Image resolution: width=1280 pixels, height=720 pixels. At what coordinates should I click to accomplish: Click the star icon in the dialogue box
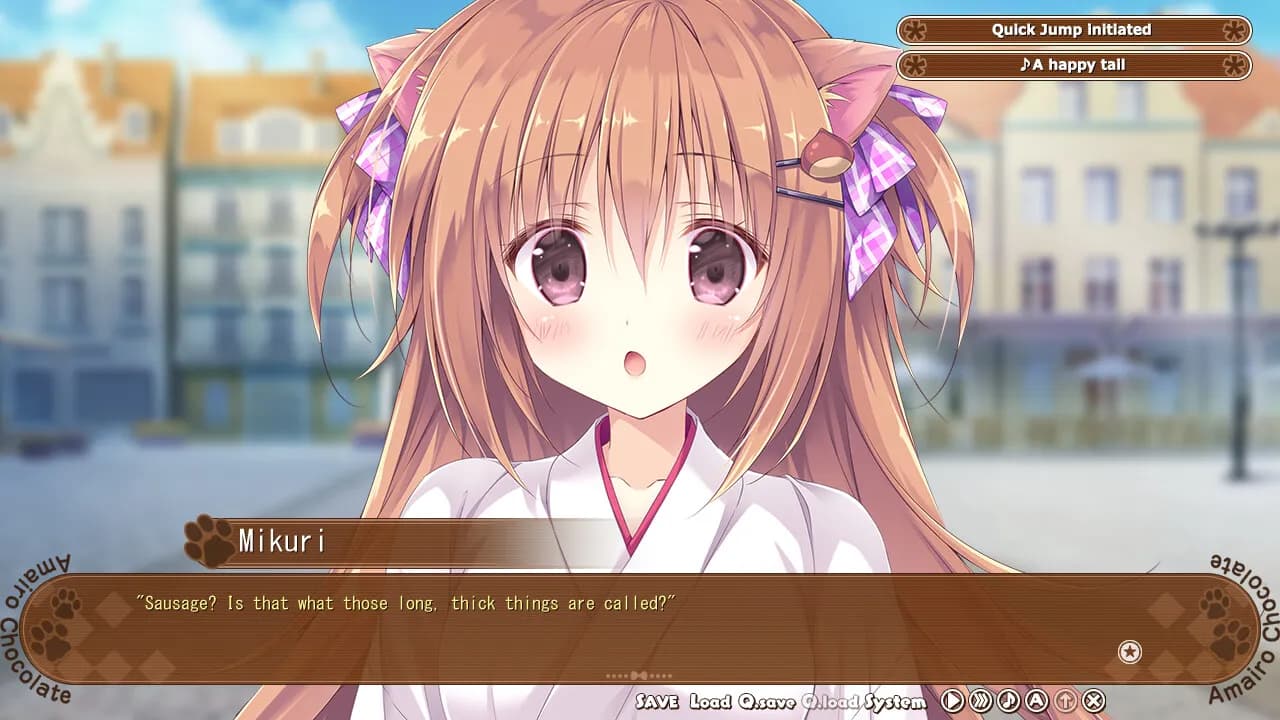pyautogui.click(x=1129, y=652)
